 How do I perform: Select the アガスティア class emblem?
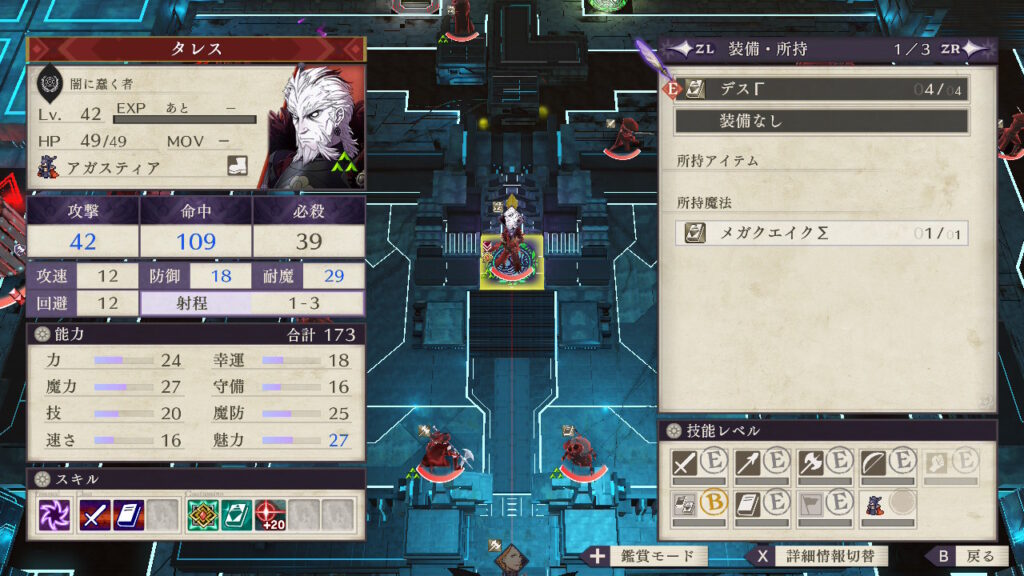(x=49, y=167)
